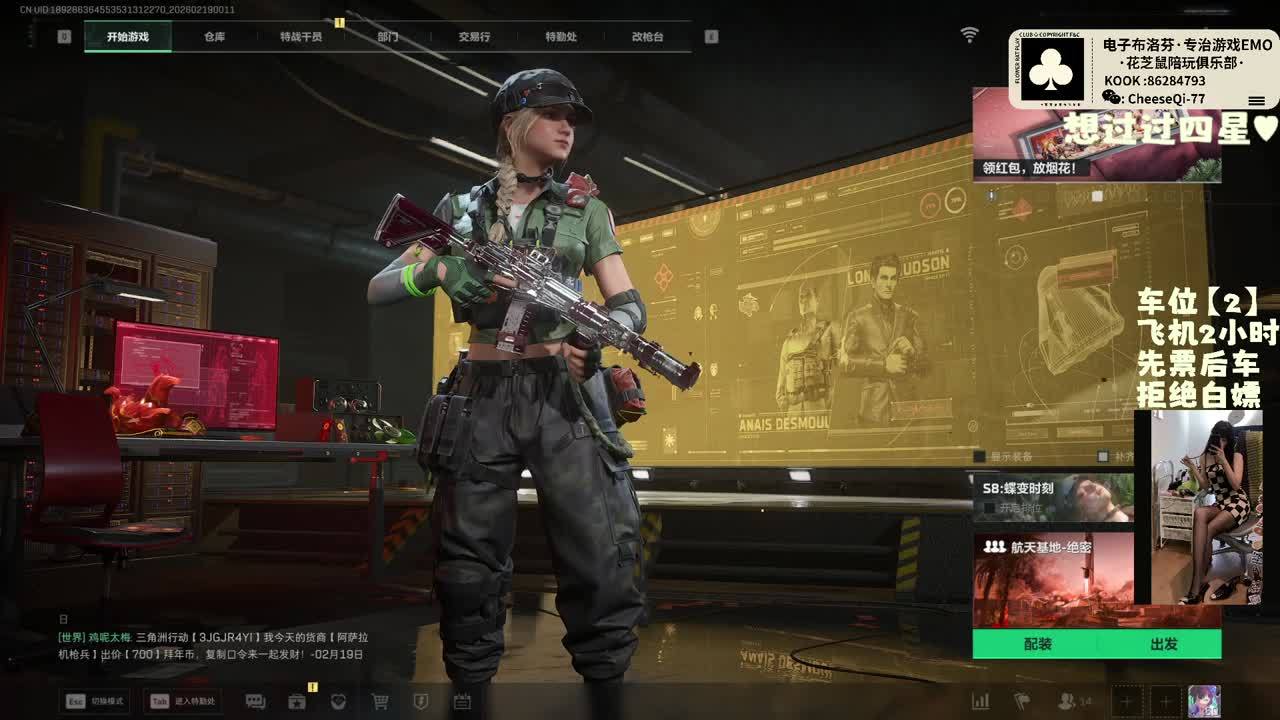Select the 开始游戏 tab
This screenshot has height=720, width=1280.
(128, 37)
